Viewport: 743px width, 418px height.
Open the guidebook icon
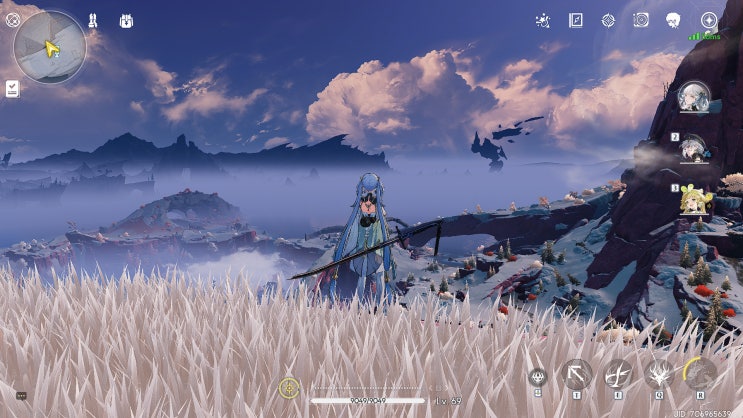[575, 20]
